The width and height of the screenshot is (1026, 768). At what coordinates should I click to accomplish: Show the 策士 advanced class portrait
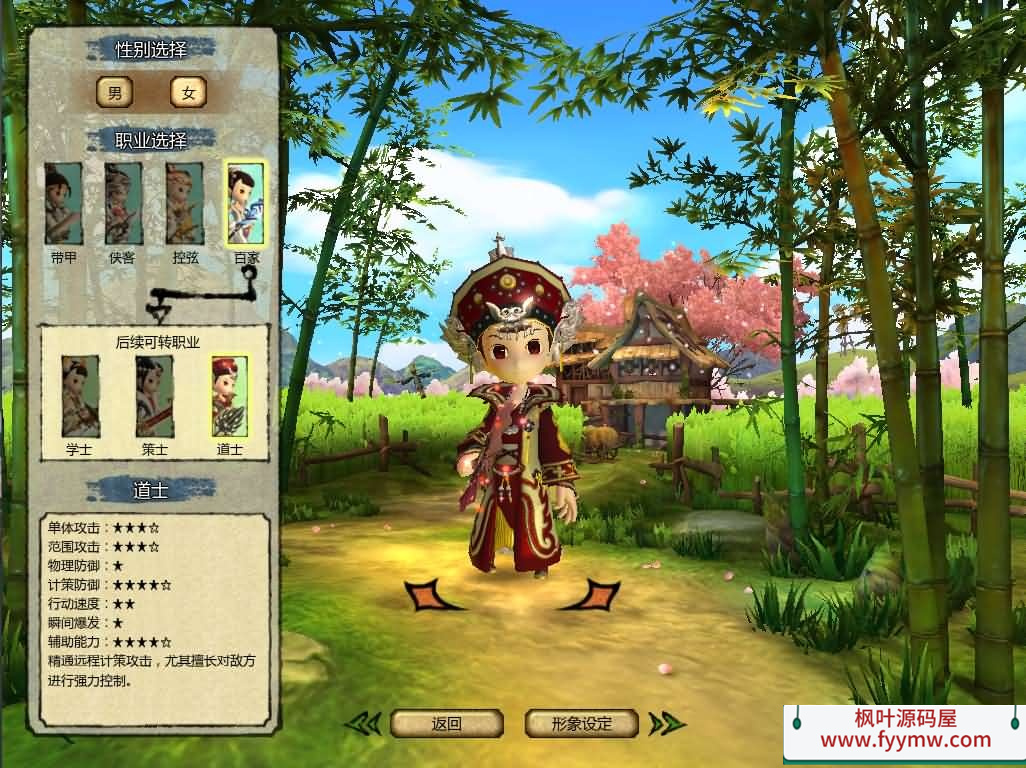[154, 396]
